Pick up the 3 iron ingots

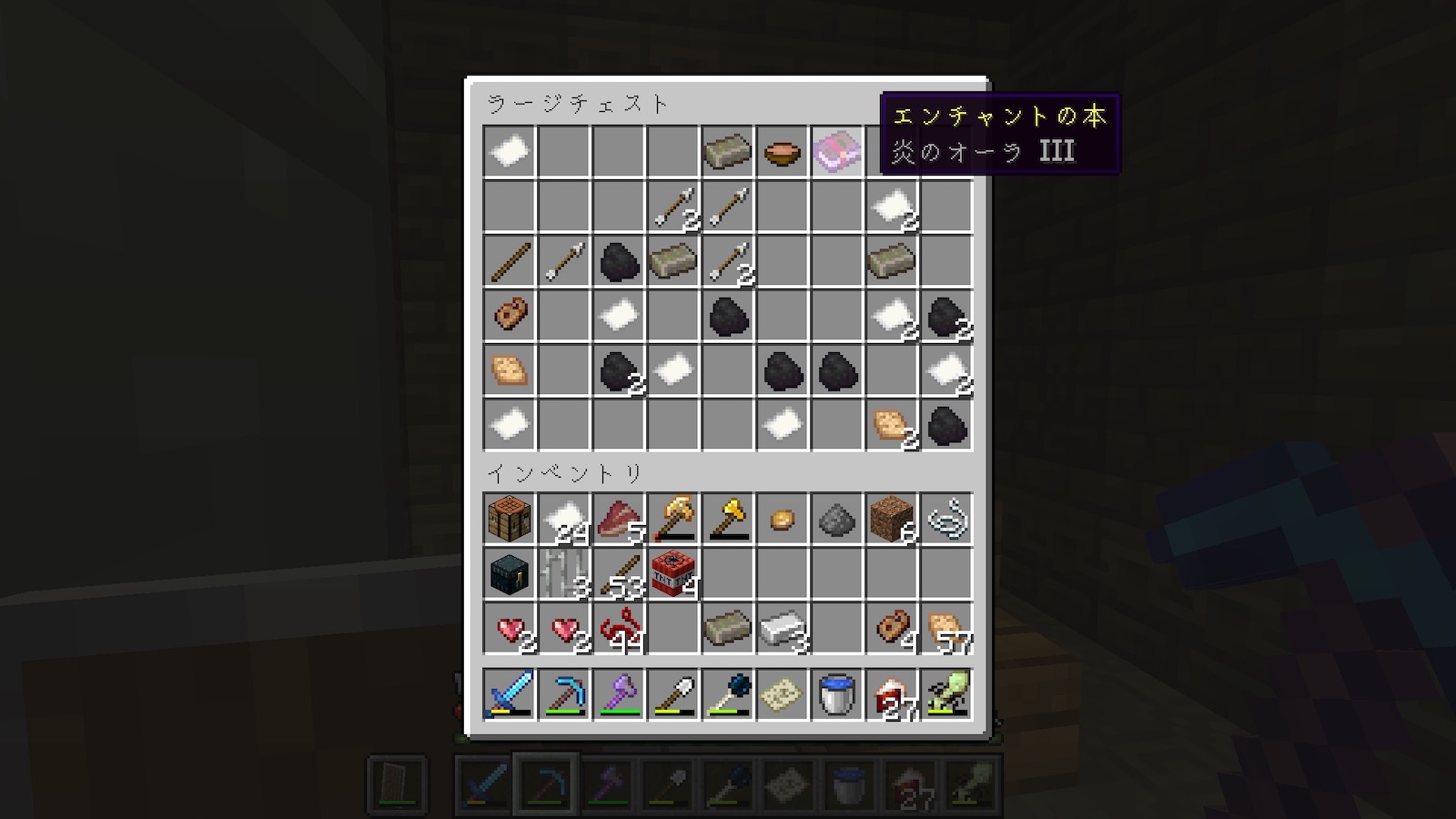(782, 628)
